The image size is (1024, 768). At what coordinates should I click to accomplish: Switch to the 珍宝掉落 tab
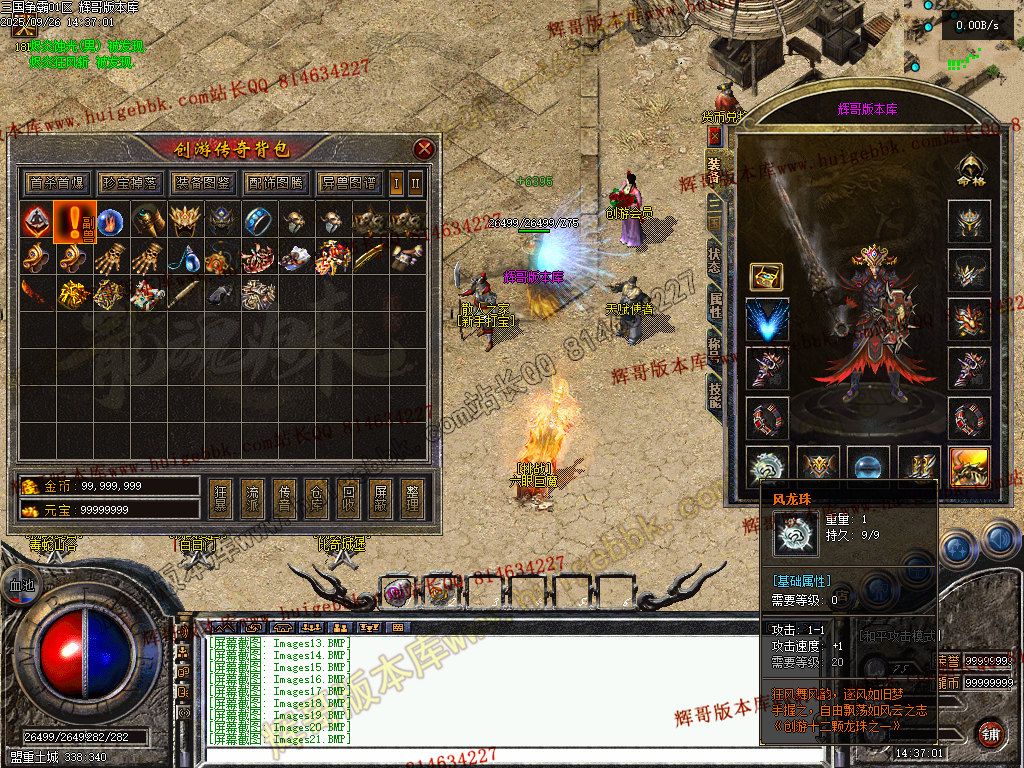tap(130, 183)
